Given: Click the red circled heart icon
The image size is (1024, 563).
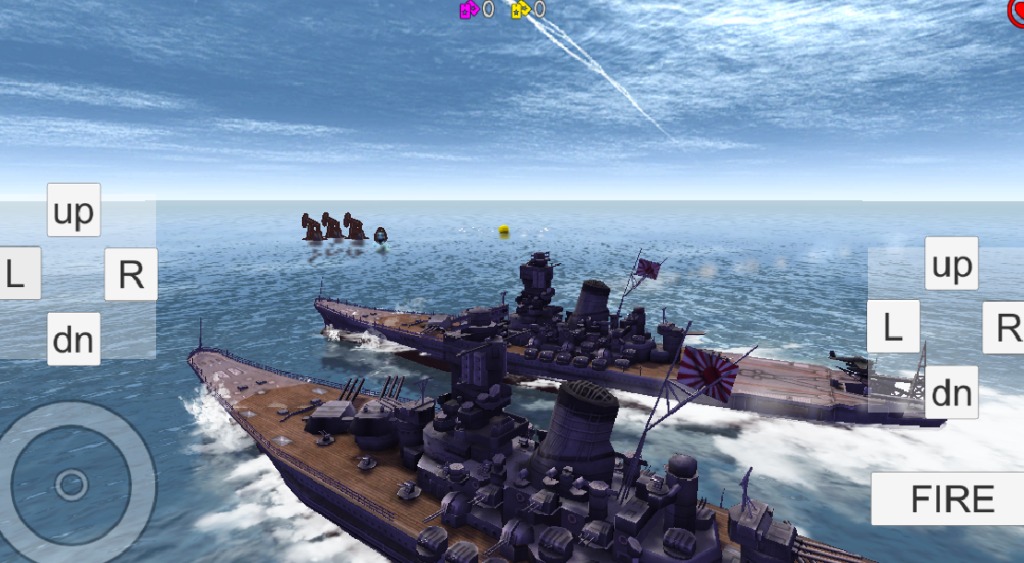Looking at the screenshot, I should 1016,12.
